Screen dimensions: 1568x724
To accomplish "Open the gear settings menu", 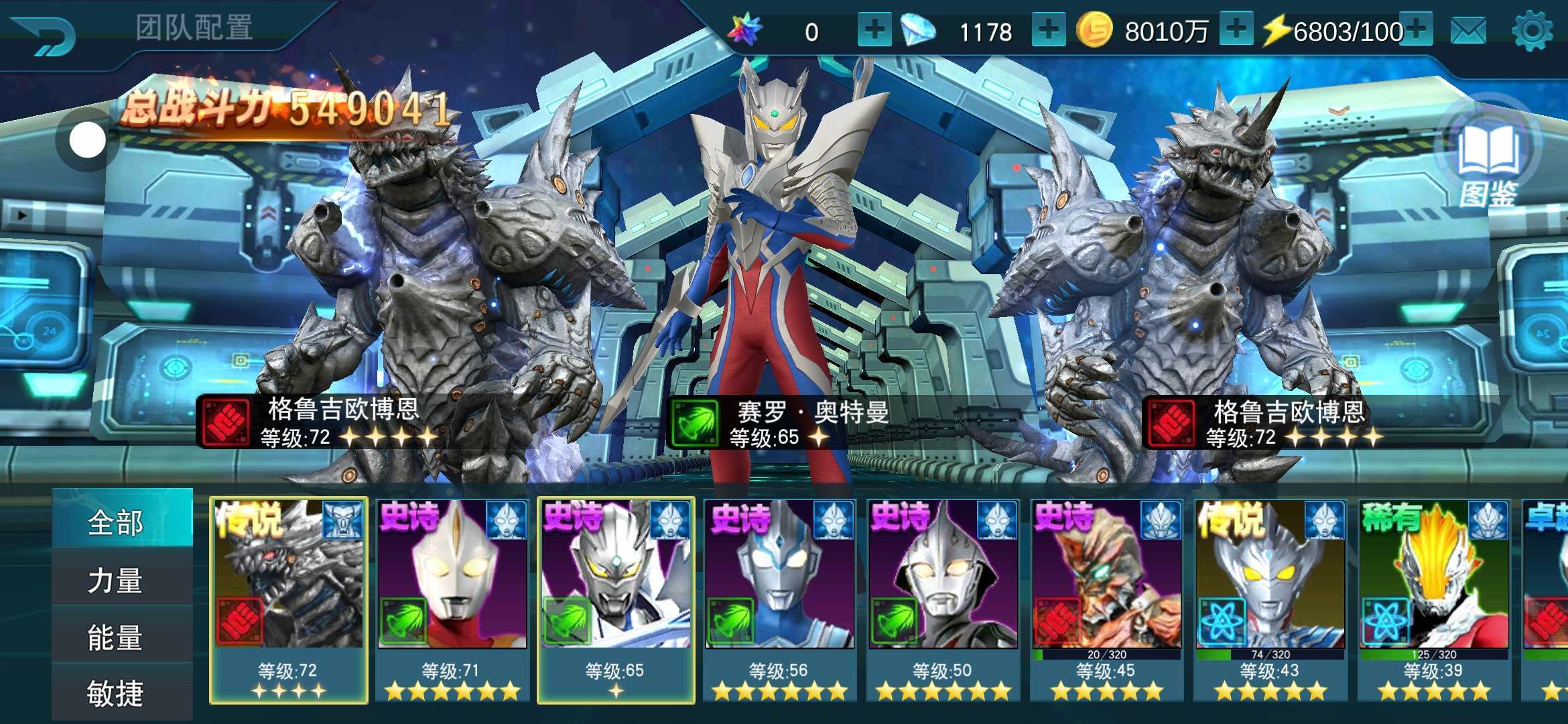I will (x=1532, y=31).
